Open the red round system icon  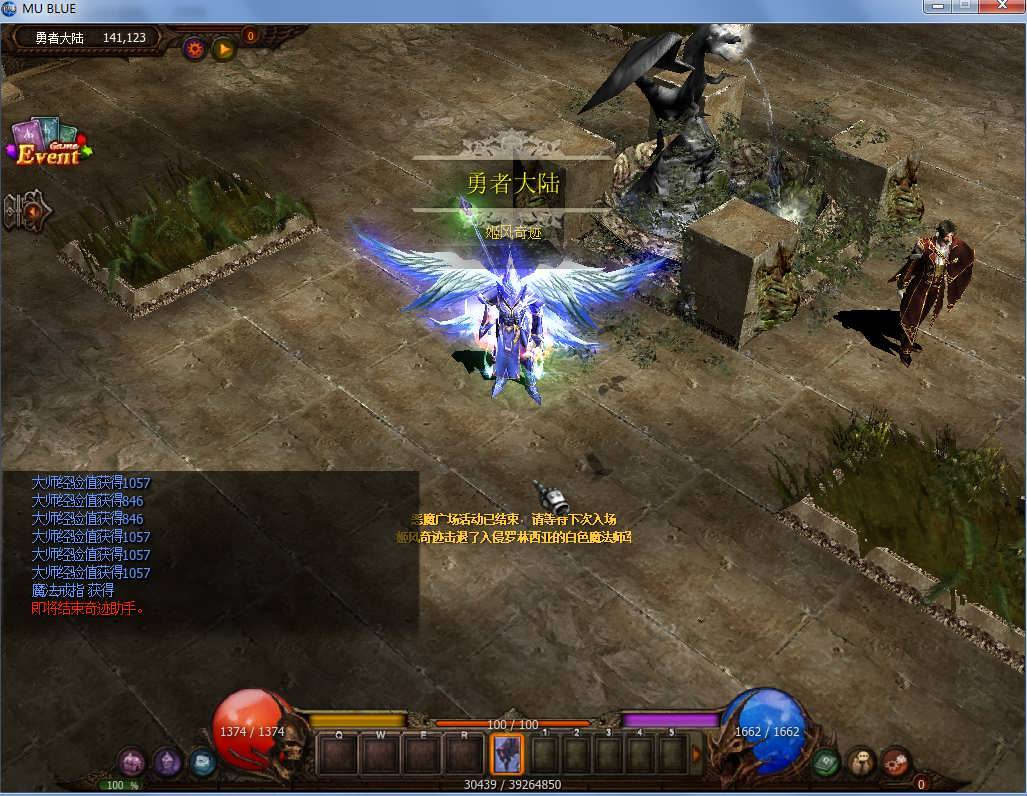[896, 762]
